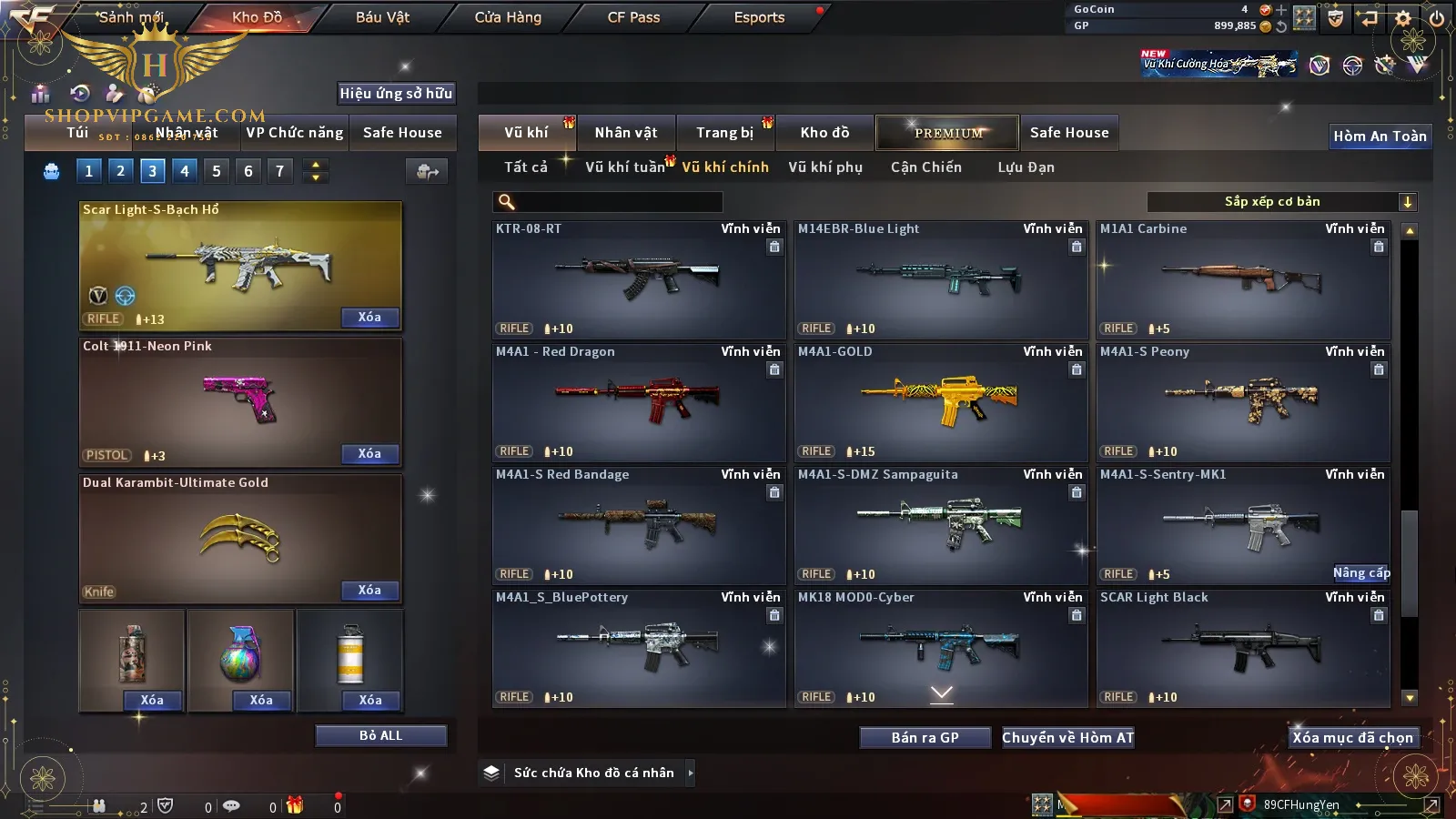Click the Bỏ ALL button
This screenshot has height=819, width=1456.
click(x=380, y=735)
